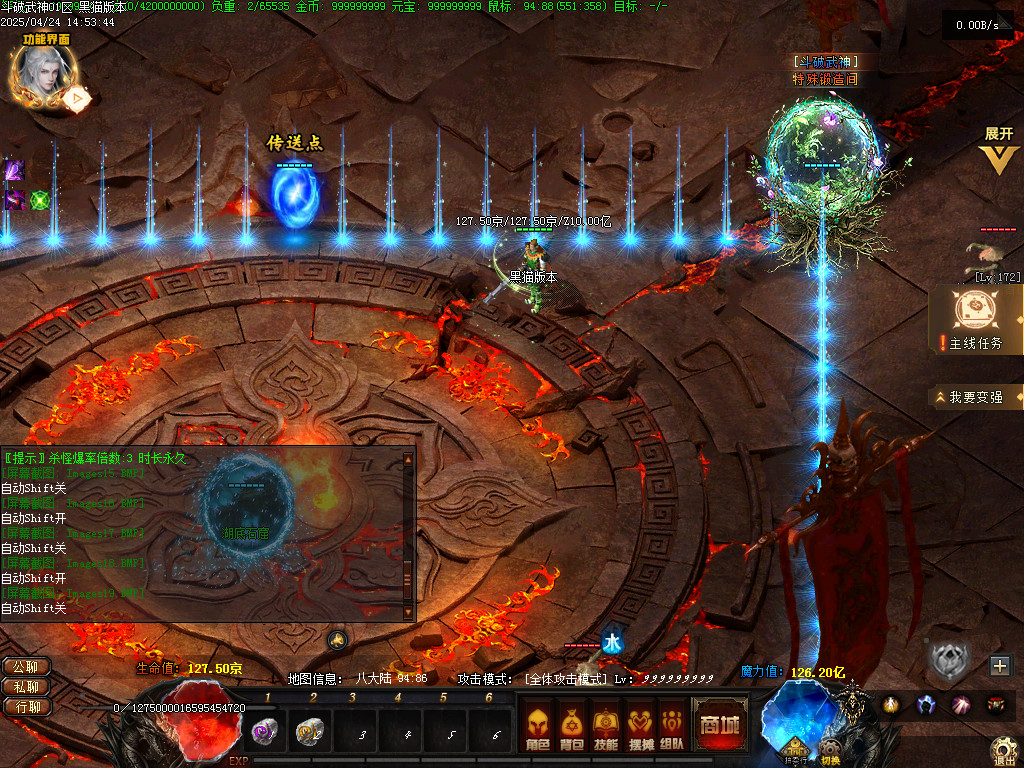Click the 退出 exit gear button
Screen dimensions: 1024x768
[1004, 750]
